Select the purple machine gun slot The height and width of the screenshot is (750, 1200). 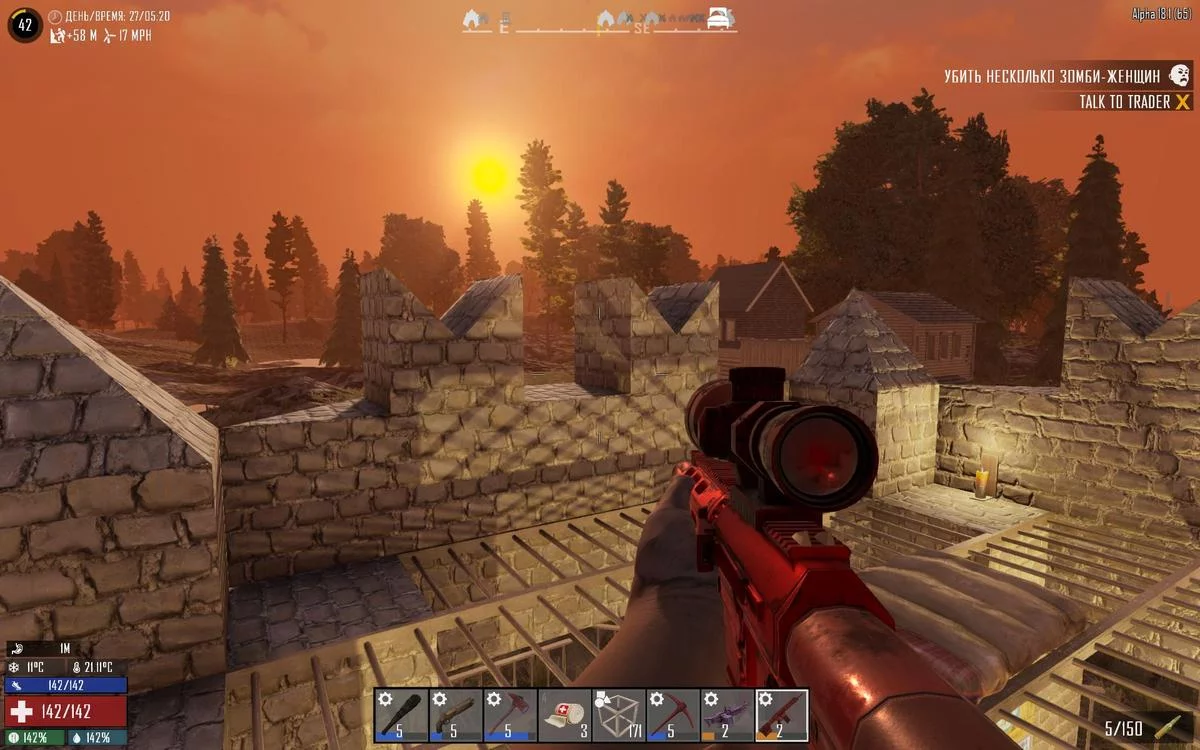(727, 715)
